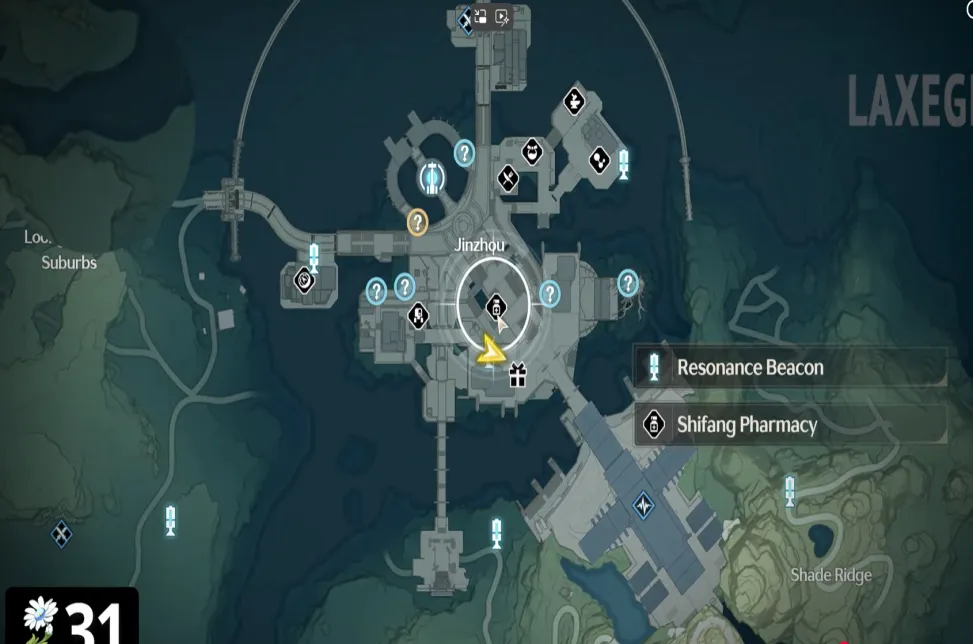The height and width of the screenshot is (644, 973).
Task: Click the top-center screen switch overlay icon
Action: 481,16
